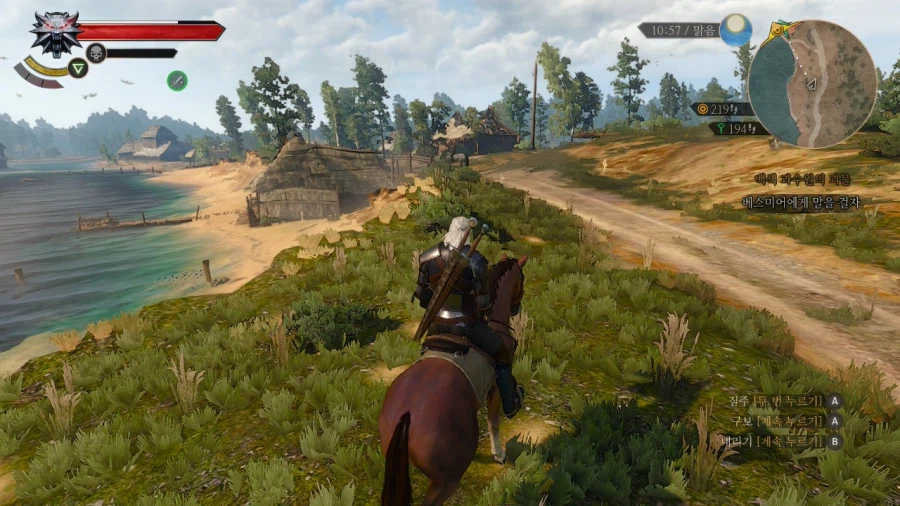This screenshot has height=506, width=900.
Task: Click the wolf medallion icon
Action: click(55, 32)
